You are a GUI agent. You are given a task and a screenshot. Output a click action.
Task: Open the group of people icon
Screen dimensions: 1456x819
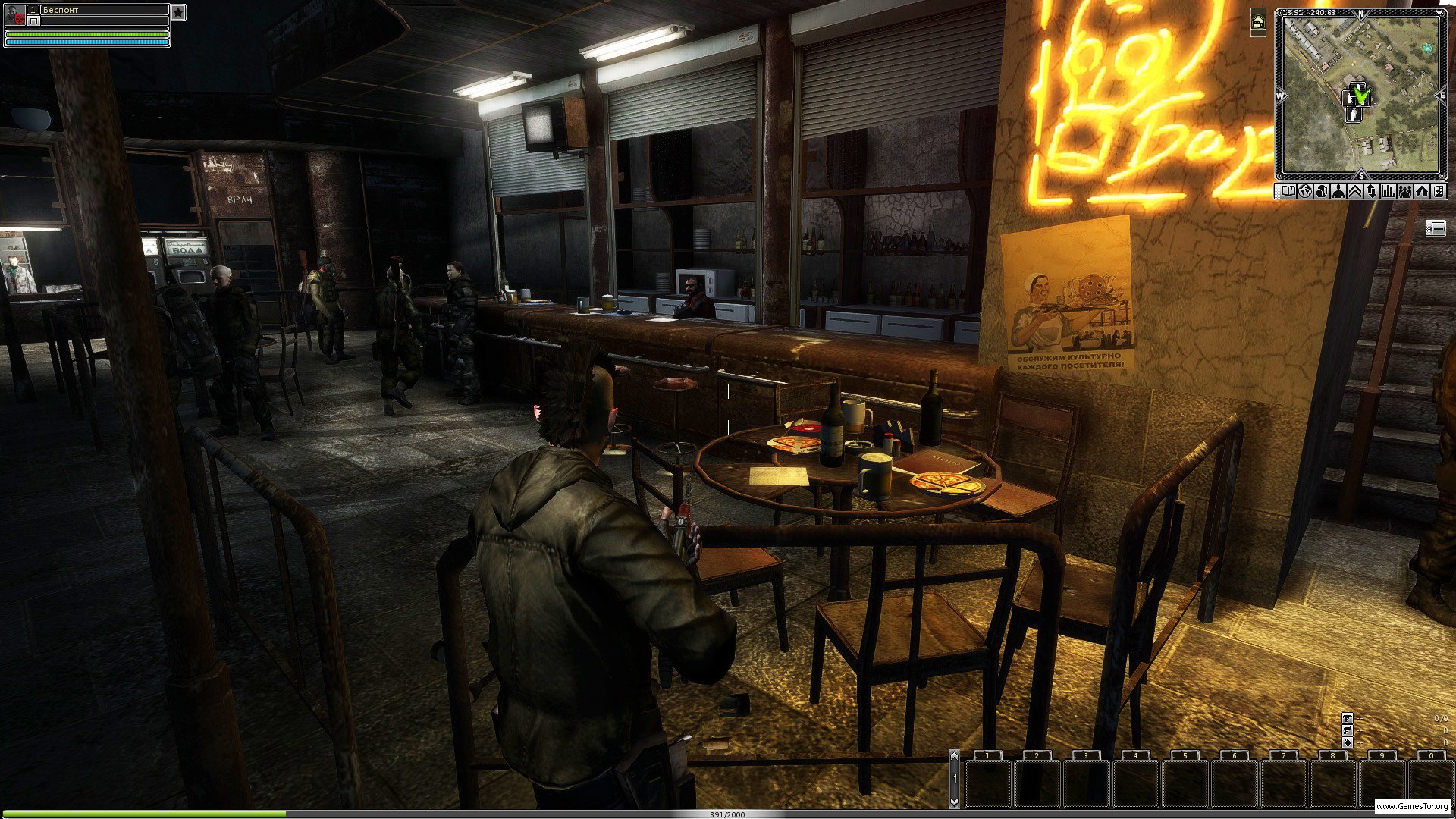[1405, 192]
